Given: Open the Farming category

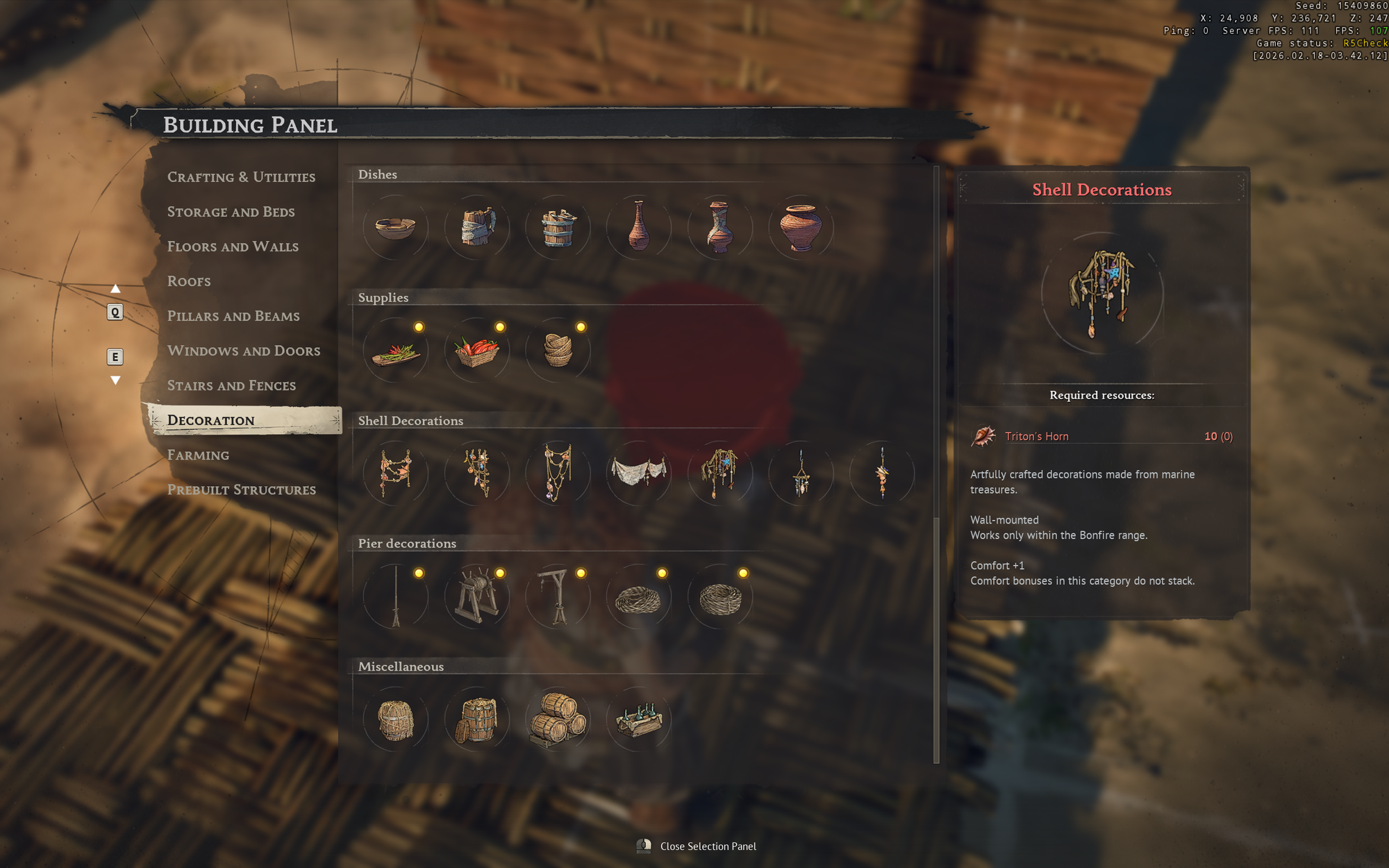Looking at the screenshot, I should pyautogui.click(x=198, y=455).
